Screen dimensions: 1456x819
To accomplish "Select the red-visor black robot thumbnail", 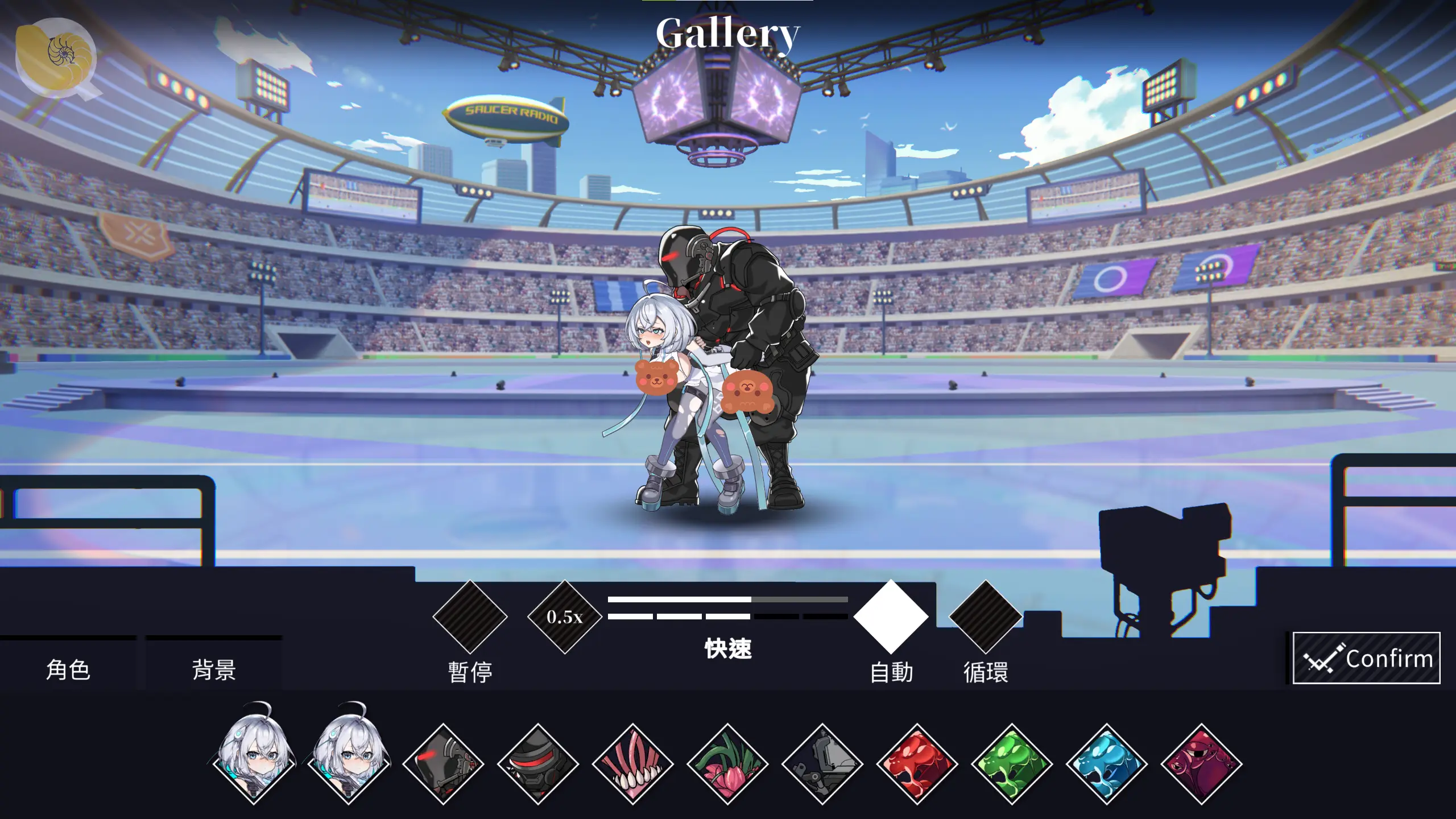I will click(538, 764).
